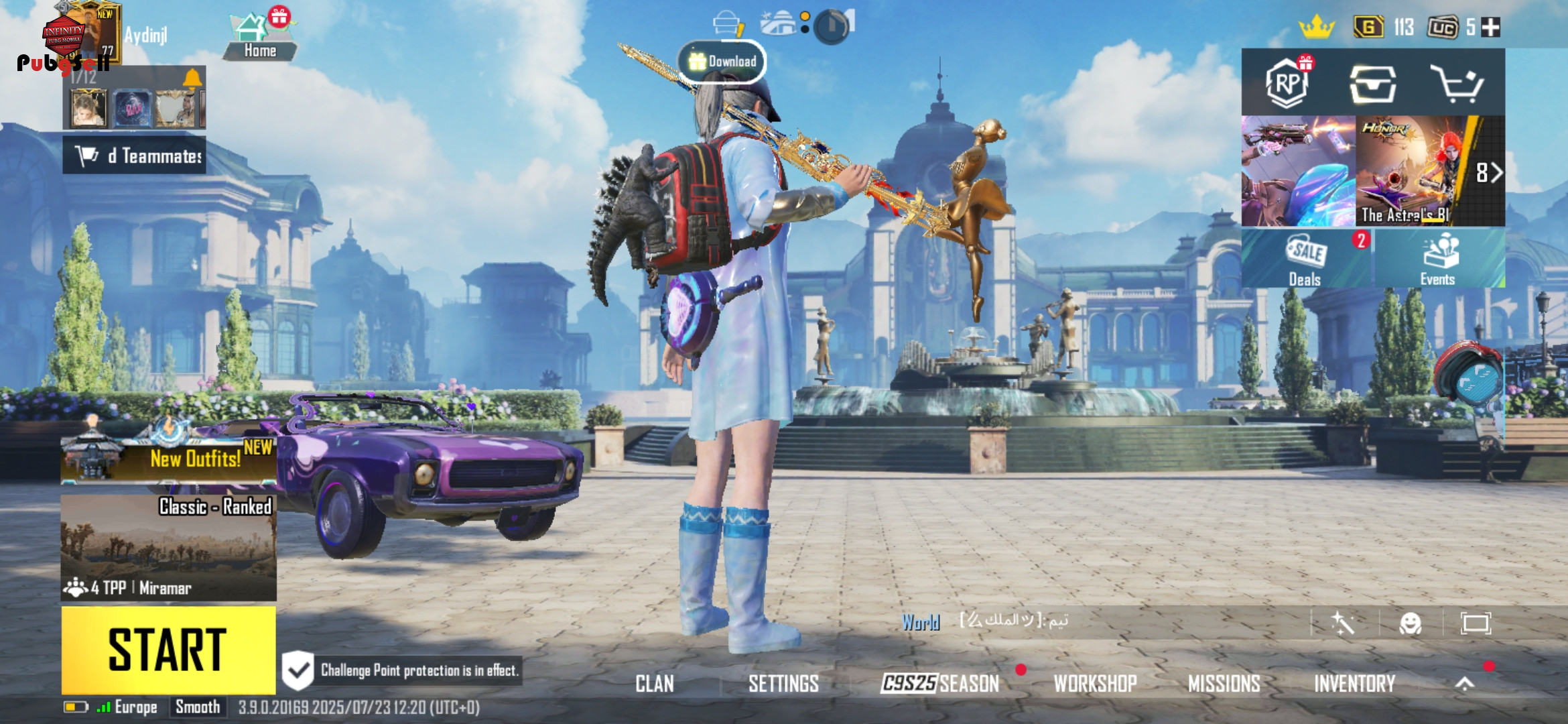Hit the yellow START button

click(x=168, y=650)
